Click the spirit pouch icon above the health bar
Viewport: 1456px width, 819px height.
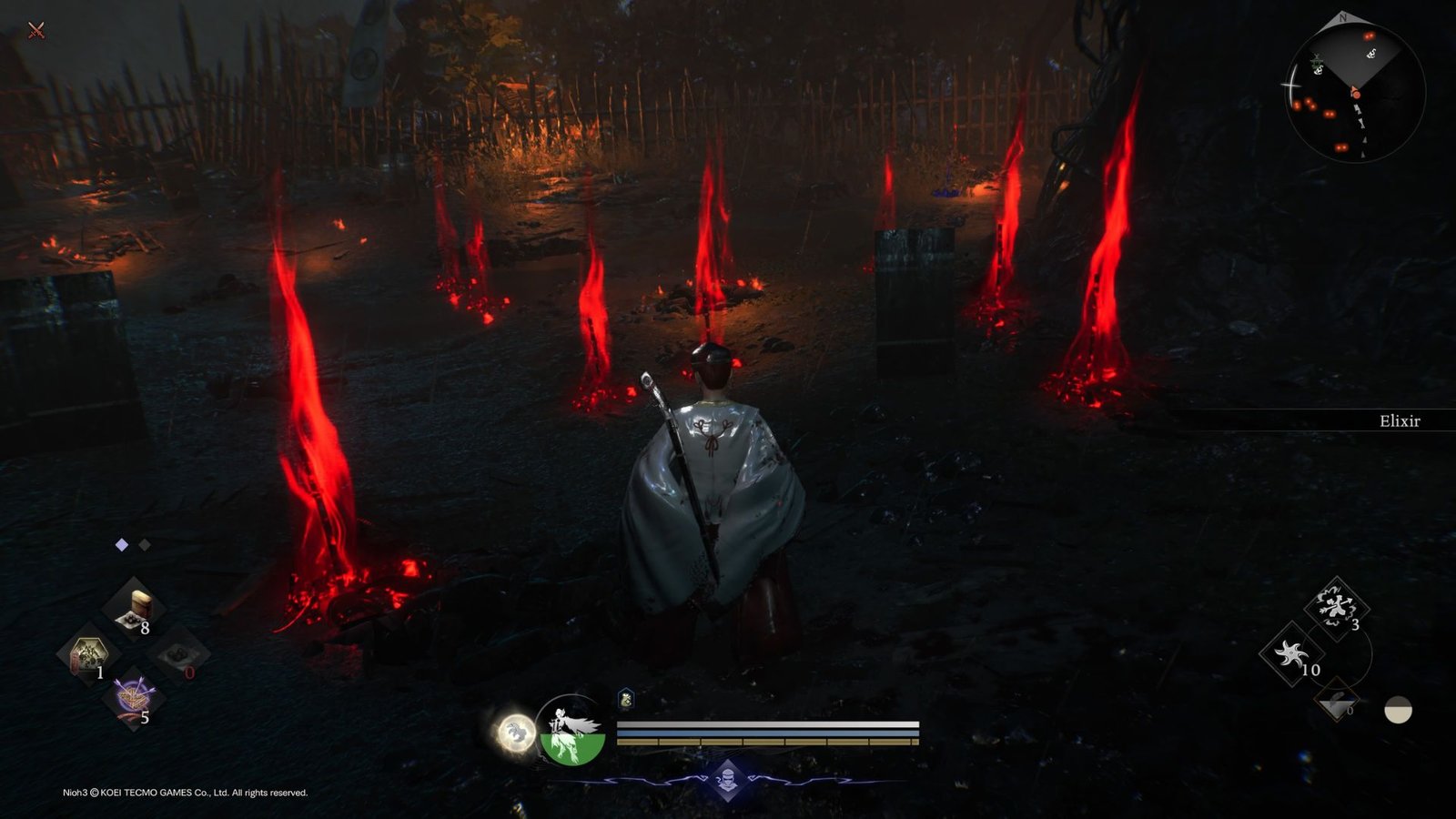pyautogui.click(x=625, y=699)
